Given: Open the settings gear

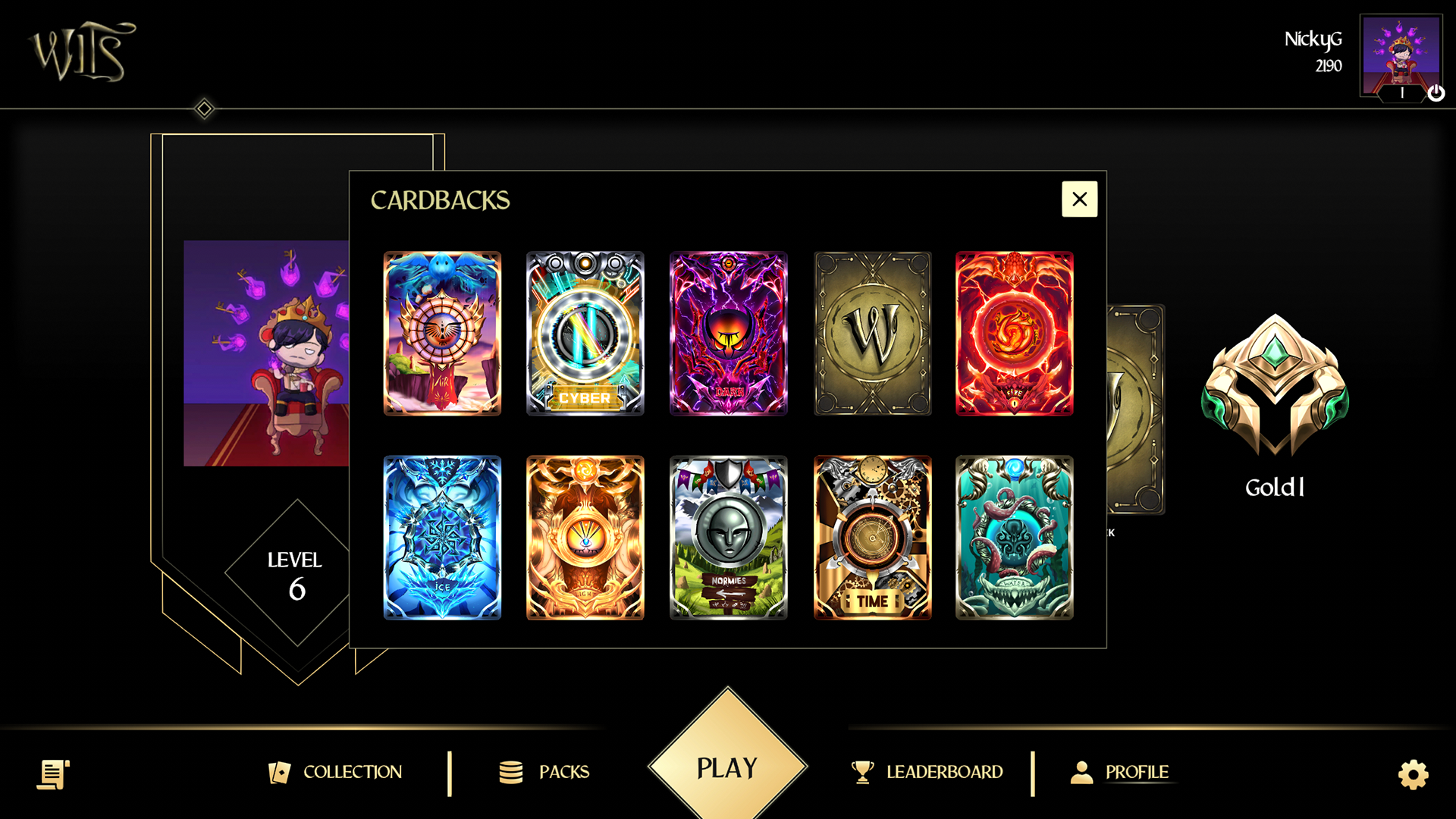Looking at the screenshot, I should (x=1412, y=773).
